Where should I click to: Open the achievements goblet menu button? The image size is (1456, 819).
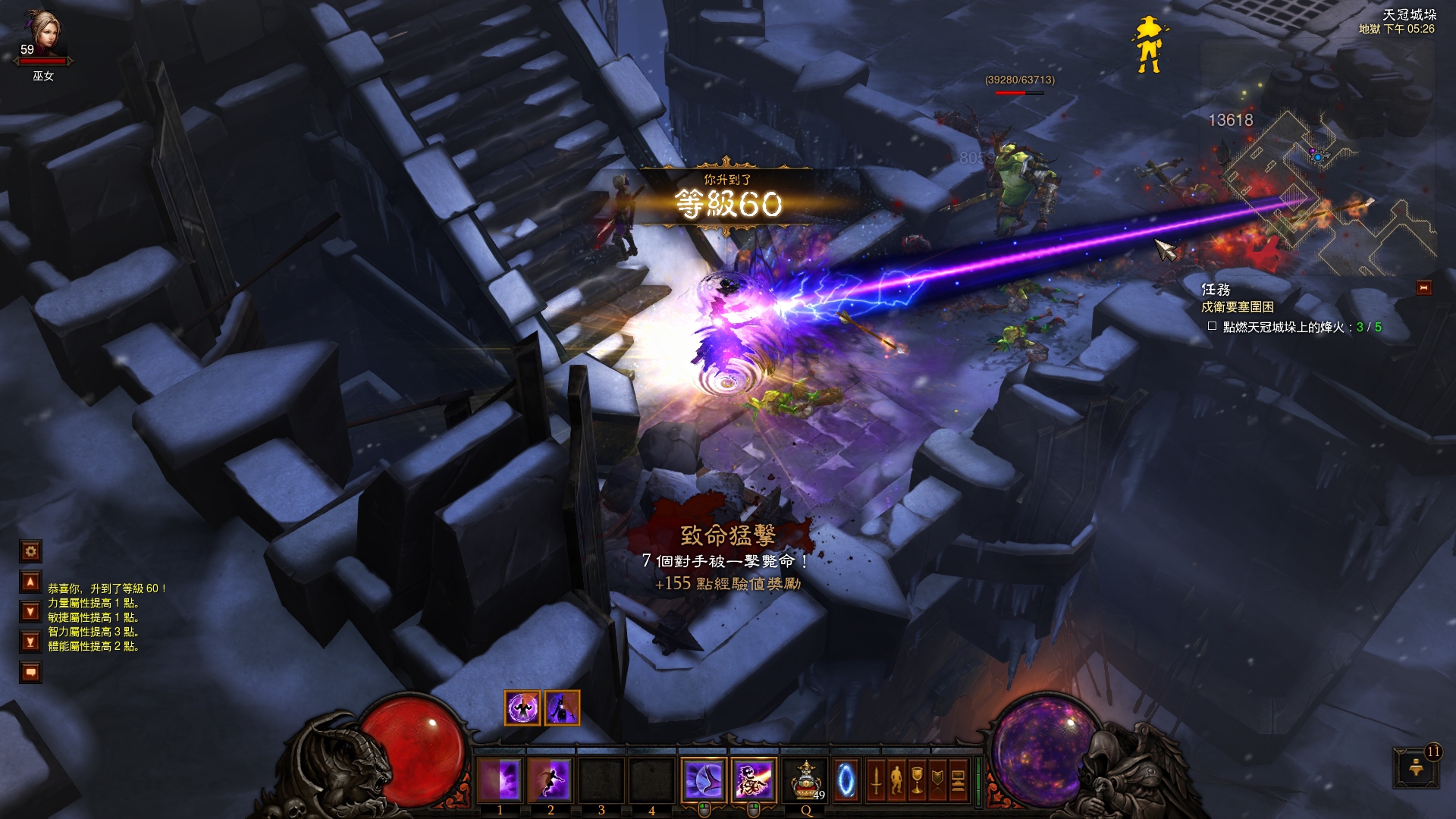[x=917, y=780]
